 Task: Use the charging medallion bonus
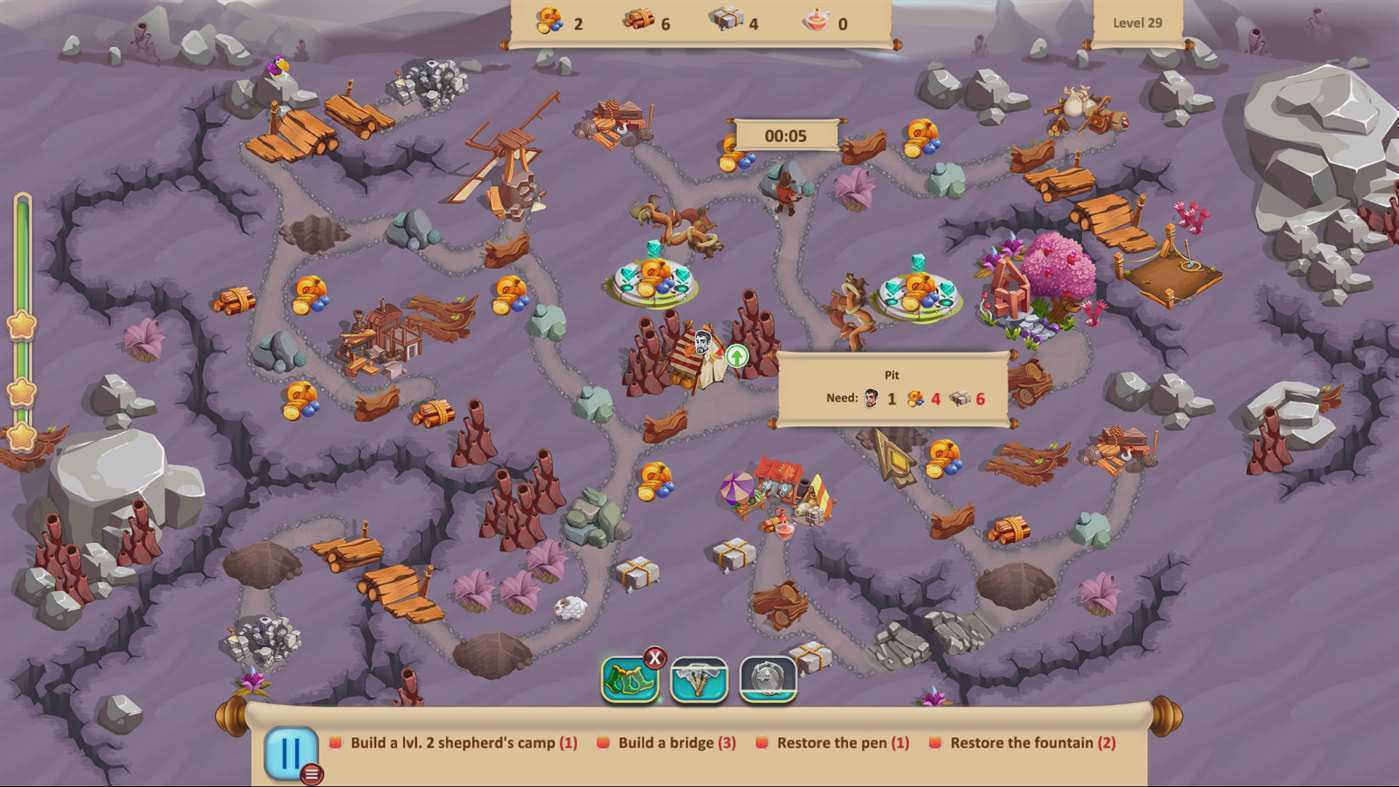pyautogui.click(x=768, y=680)
